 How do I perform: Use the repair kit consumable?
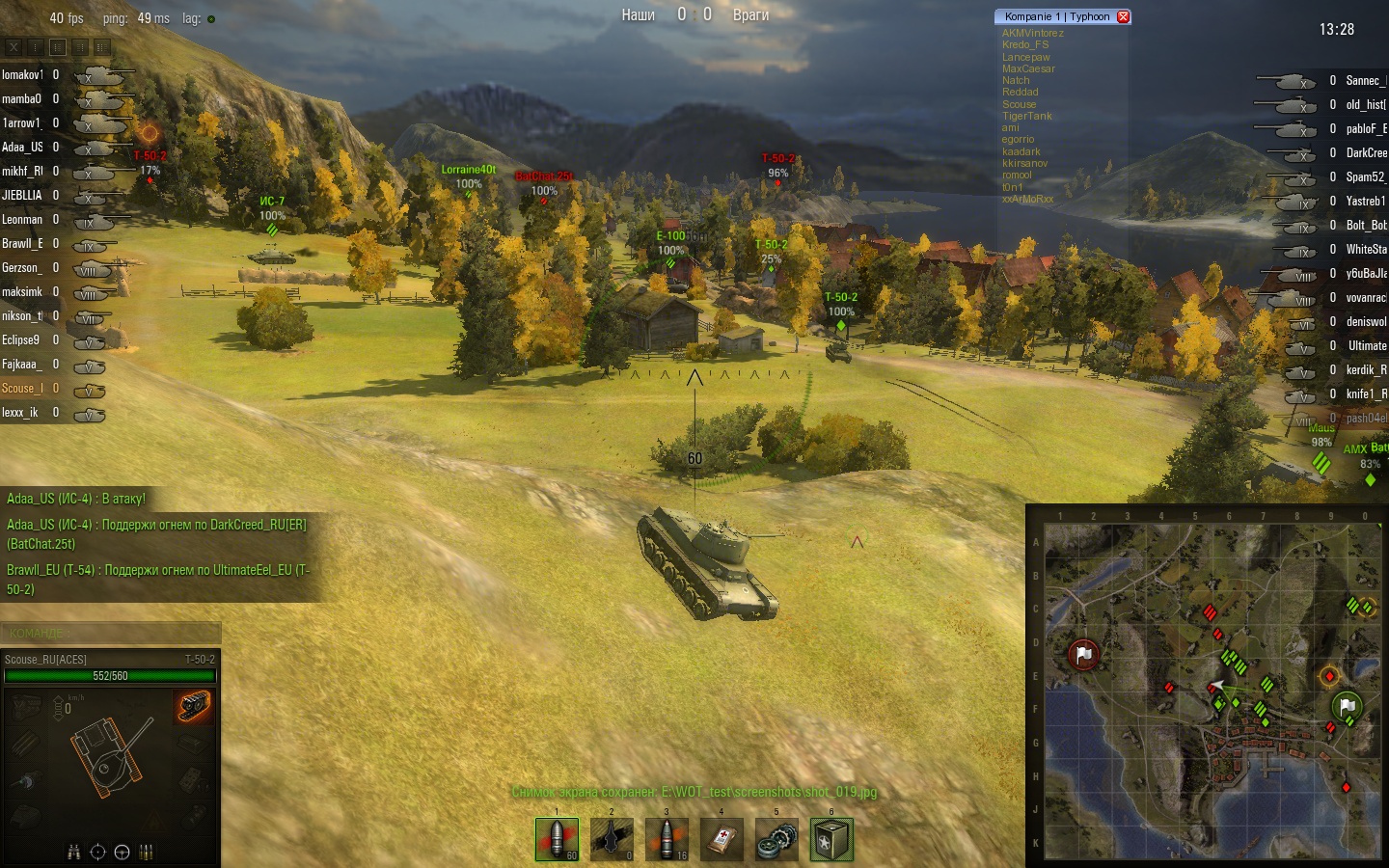(x=776, y=839)
